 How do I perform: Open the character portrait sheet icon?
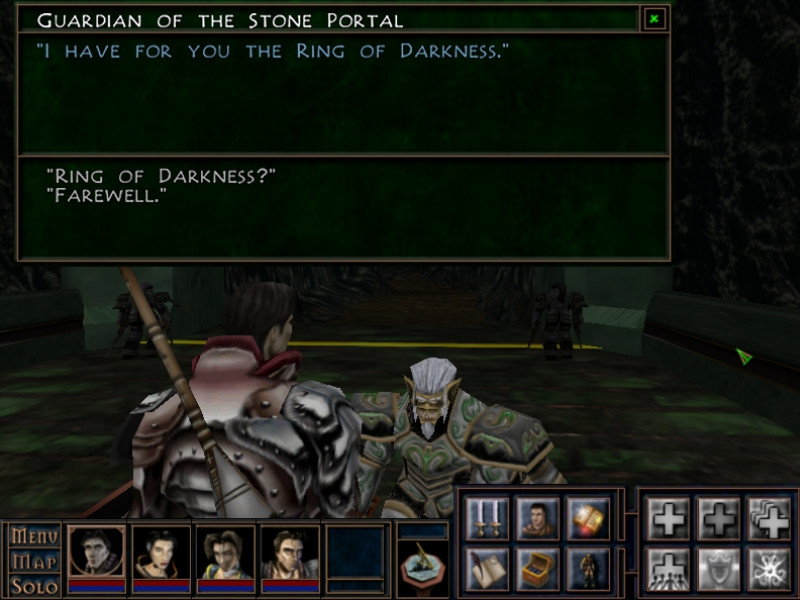[538, 519]
